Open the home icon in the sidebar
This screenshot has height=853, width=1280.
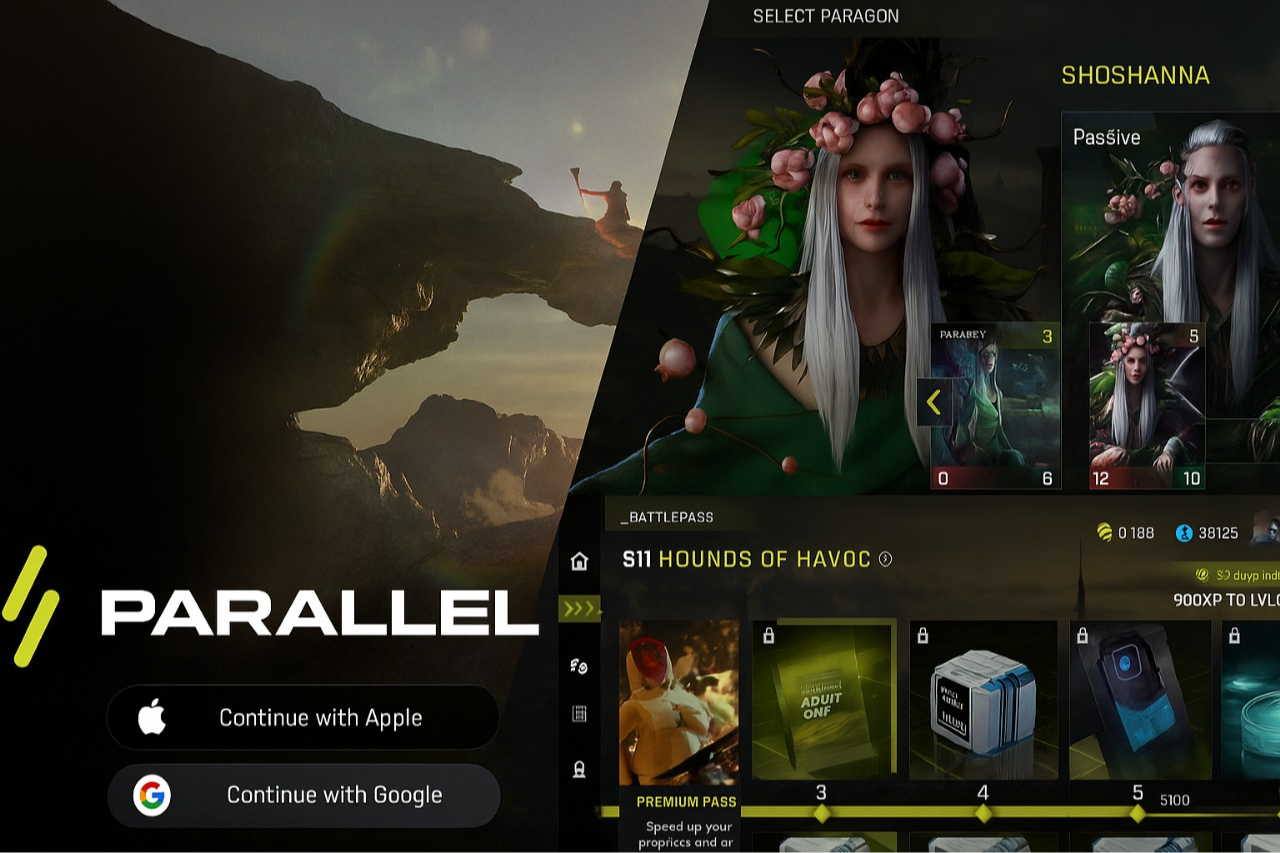tap(579, 561)
